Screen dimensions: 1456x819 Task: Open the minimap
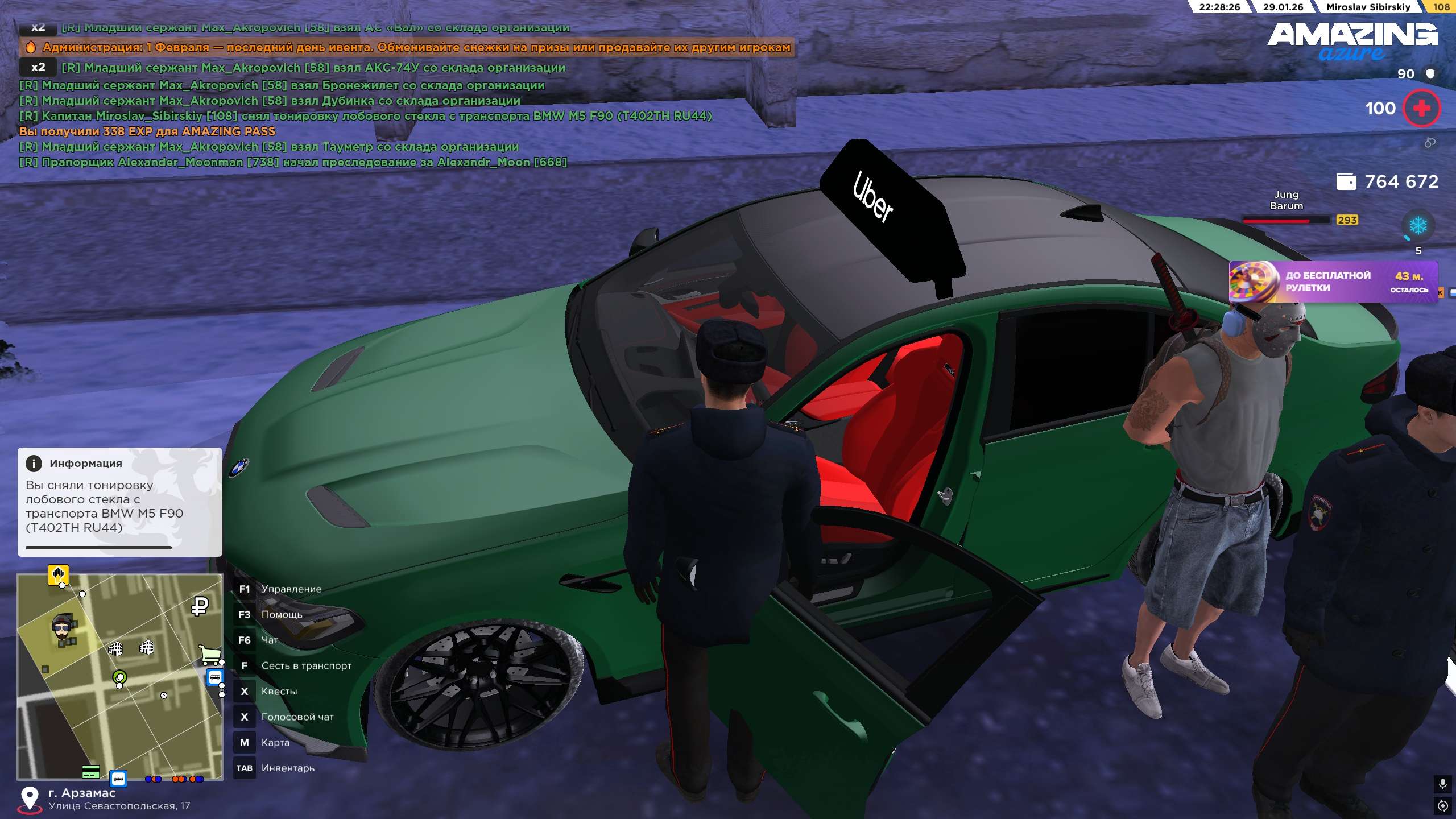click(120, 676)
